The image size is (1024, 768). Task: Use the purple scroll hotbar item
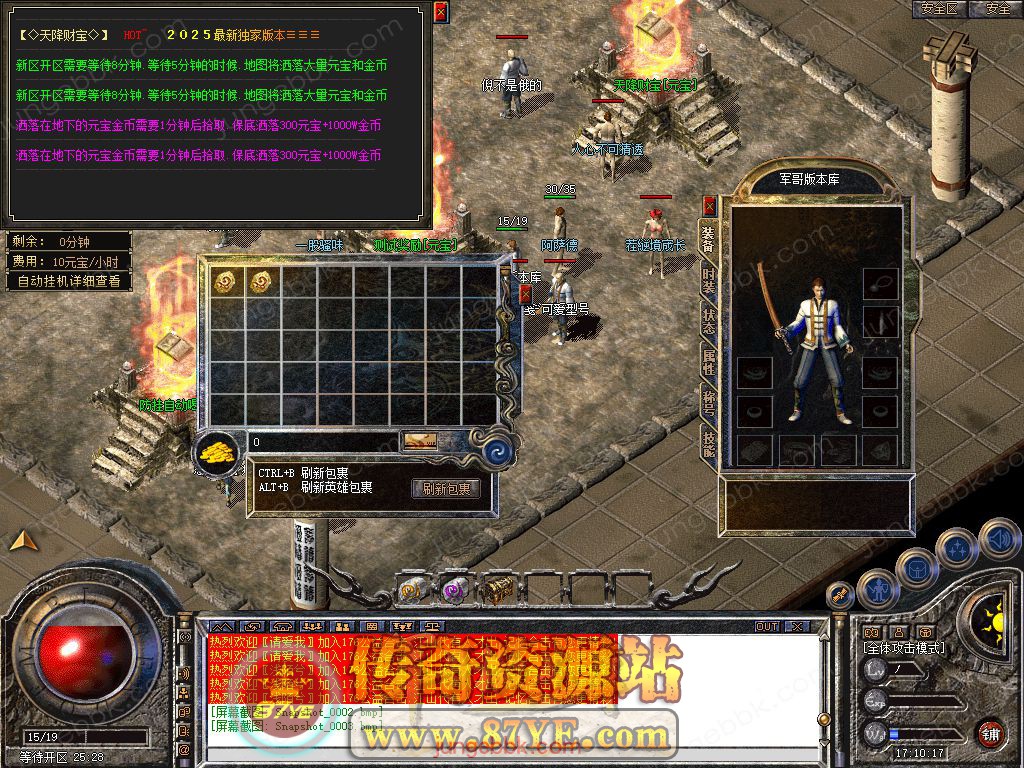tap(455, 591)
